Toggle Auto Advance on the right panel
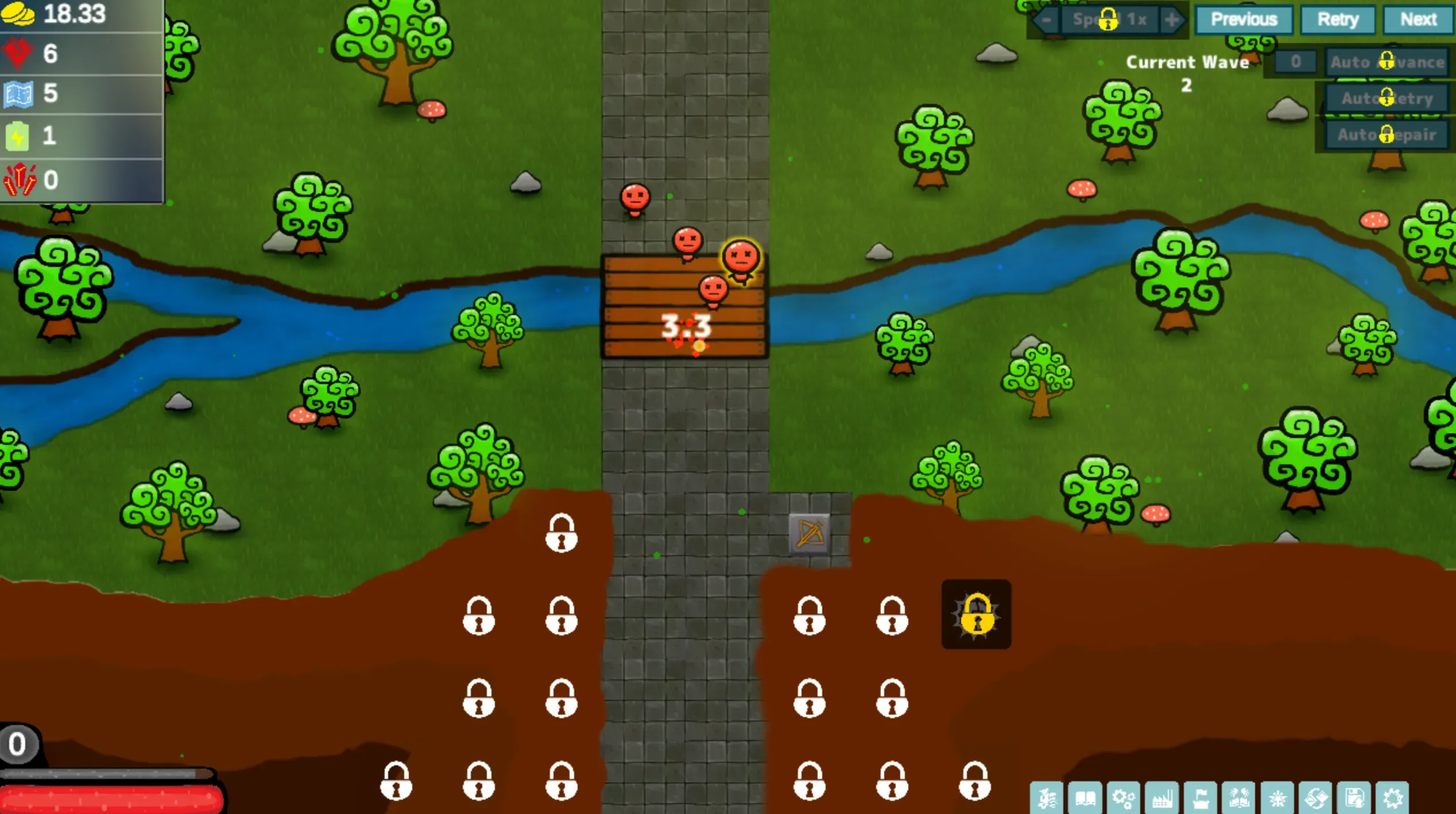The image size is (1456, 814). pyautogui.click(x=1387, y=62)
